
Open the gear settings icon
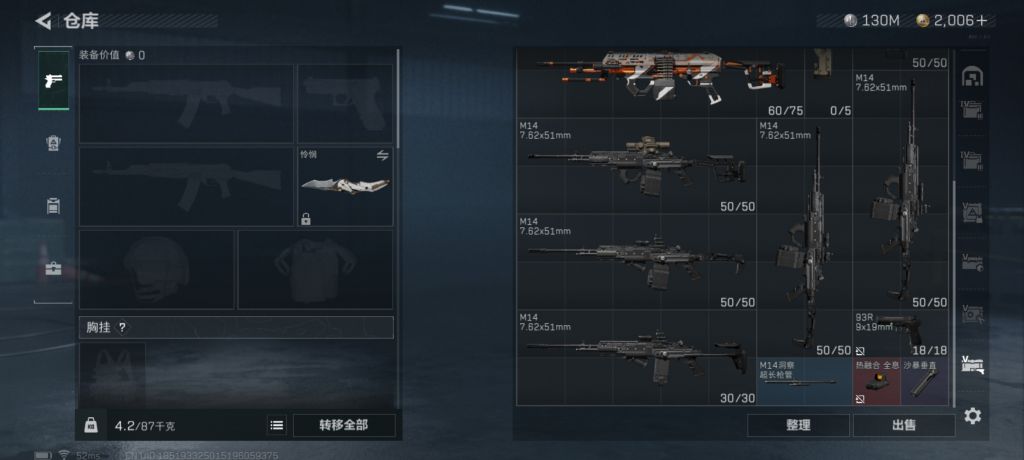(x=972, y=416)
